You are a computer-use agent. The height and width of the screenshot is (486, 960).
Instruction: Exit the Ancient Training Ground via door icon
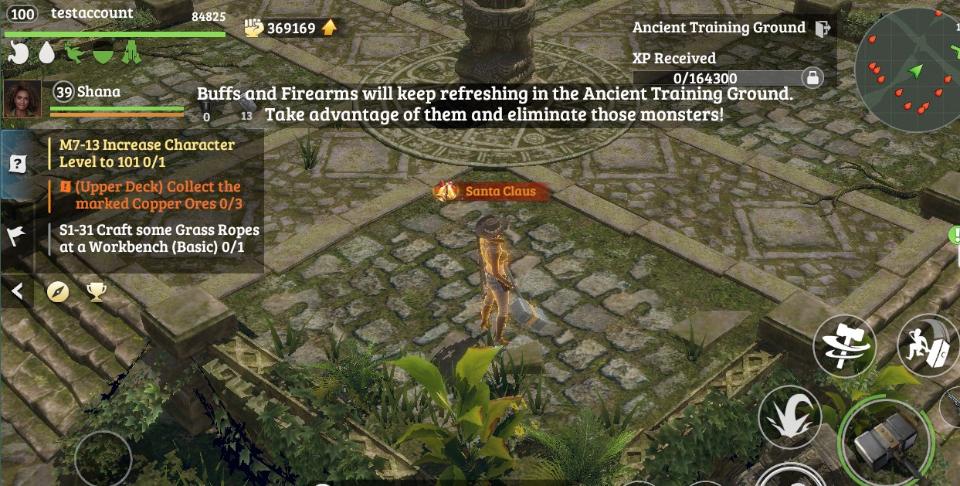pyautogui.click(x=823, y=28)
